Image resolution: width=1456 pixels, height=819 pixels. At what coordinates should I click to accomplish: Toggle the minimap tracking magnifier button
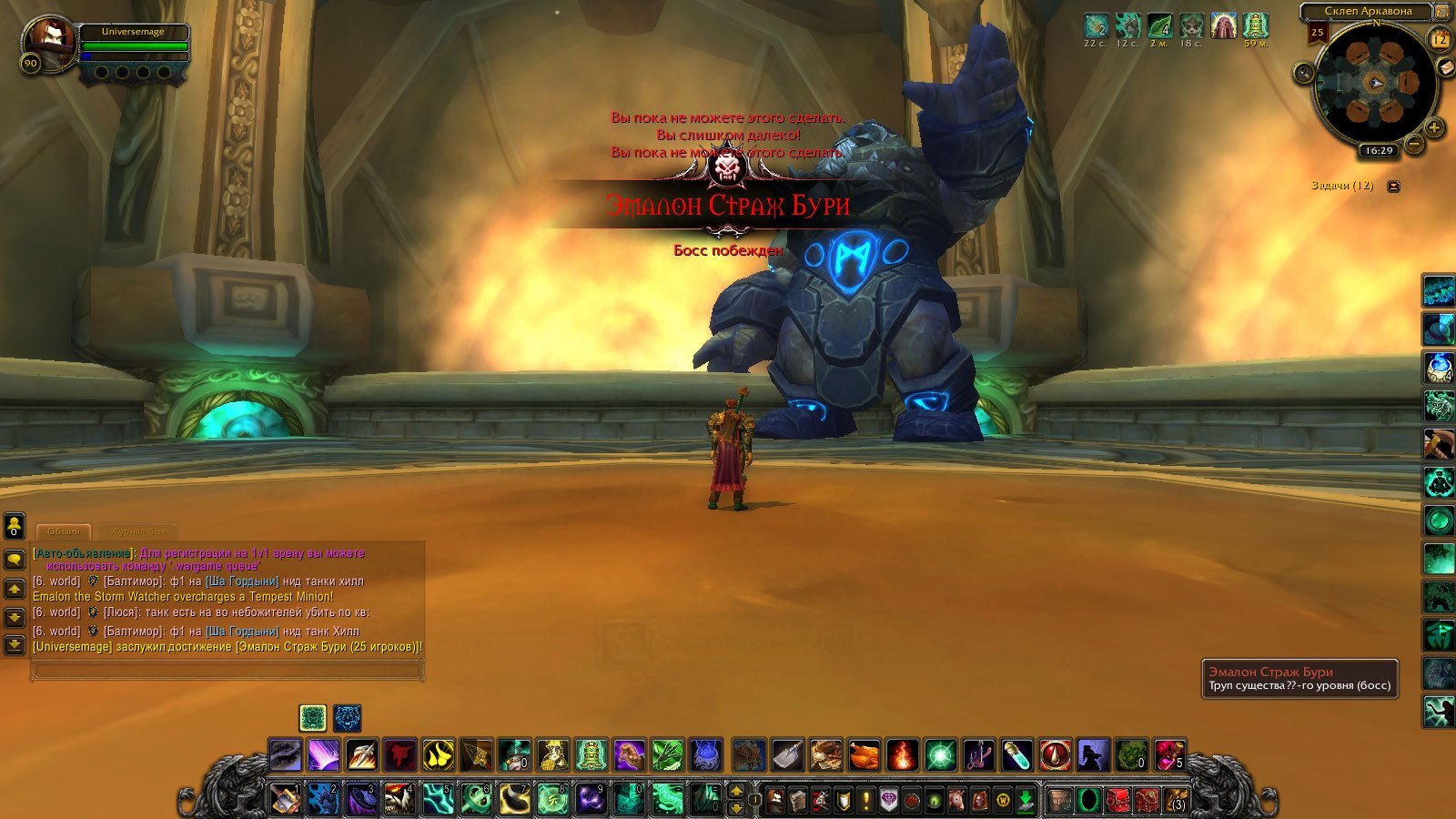coord(1303,74)
